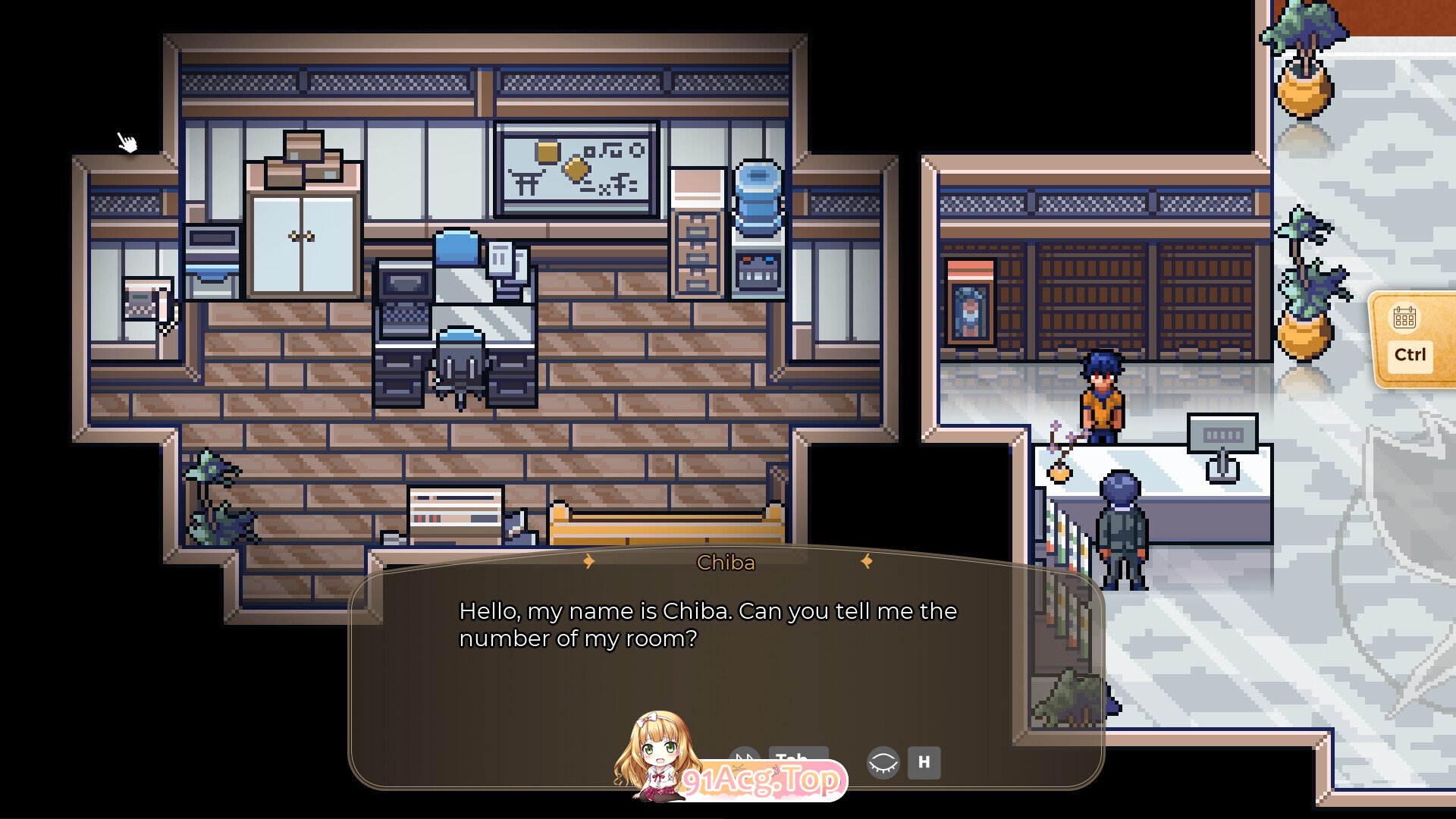Advance Chiba's dialogue text

click(x=708, y=625)
